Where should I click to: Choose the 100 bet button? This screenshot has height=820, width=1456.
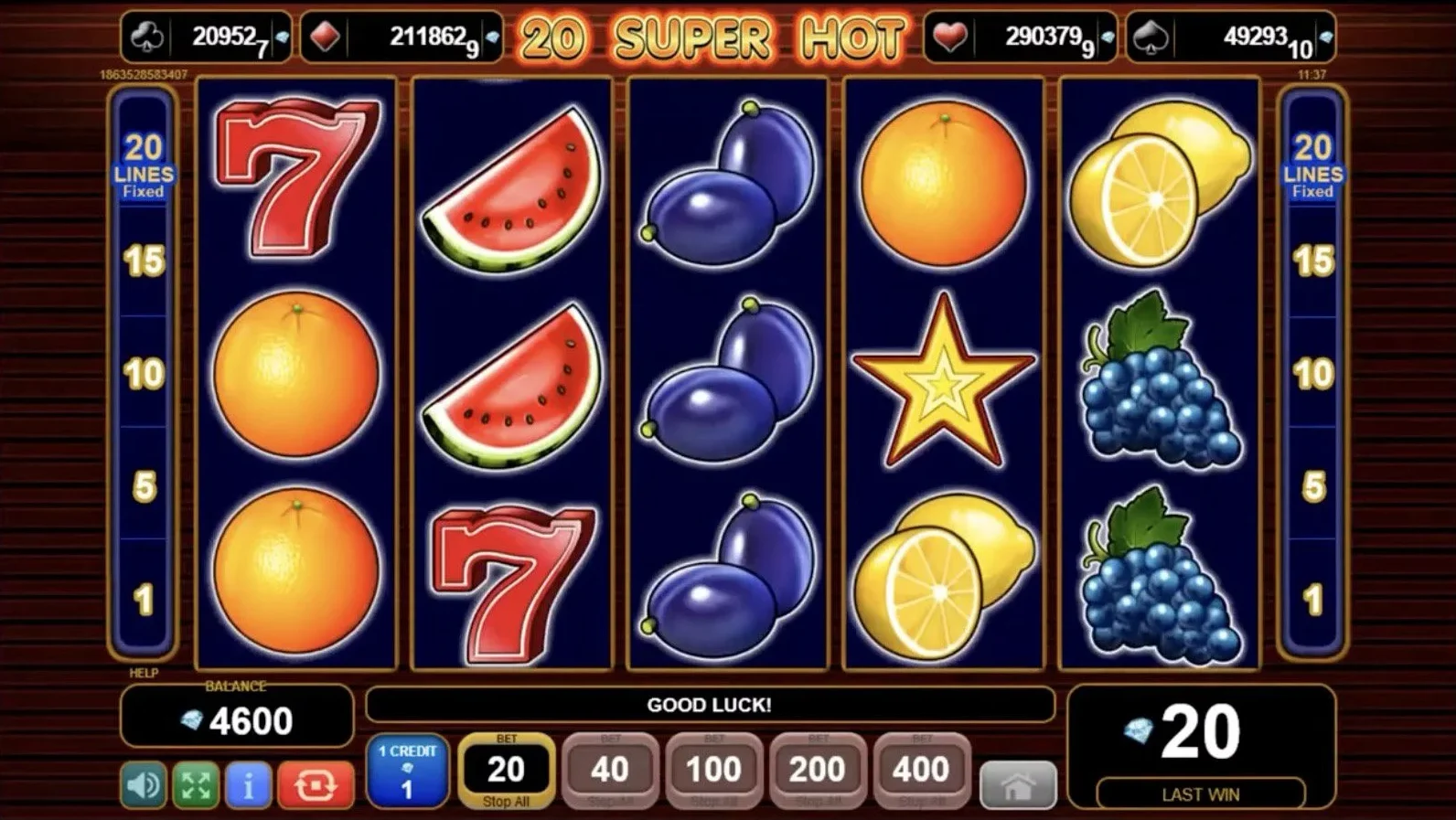713,770
